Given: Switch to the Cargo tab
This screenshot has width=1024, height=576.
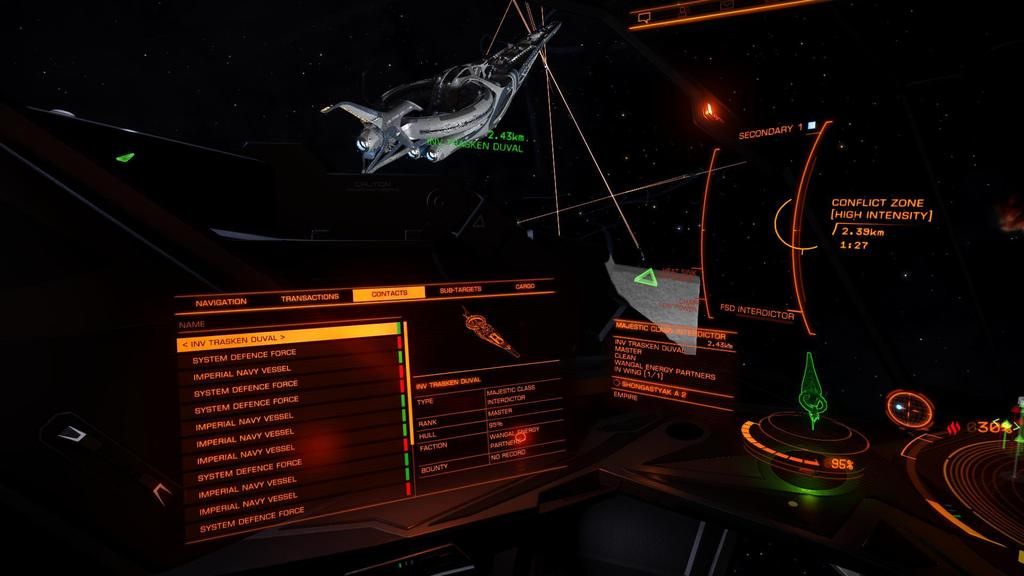Looking at the screenshot, I should click(525, 287).
